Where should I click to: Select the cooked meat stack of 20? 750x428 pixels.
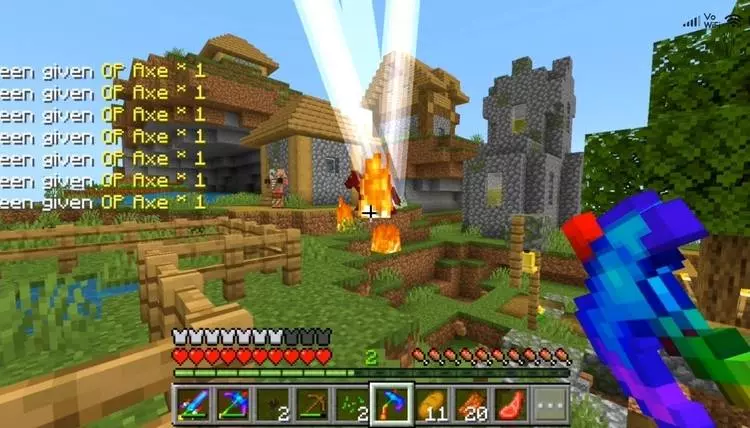tap(470, 404)
